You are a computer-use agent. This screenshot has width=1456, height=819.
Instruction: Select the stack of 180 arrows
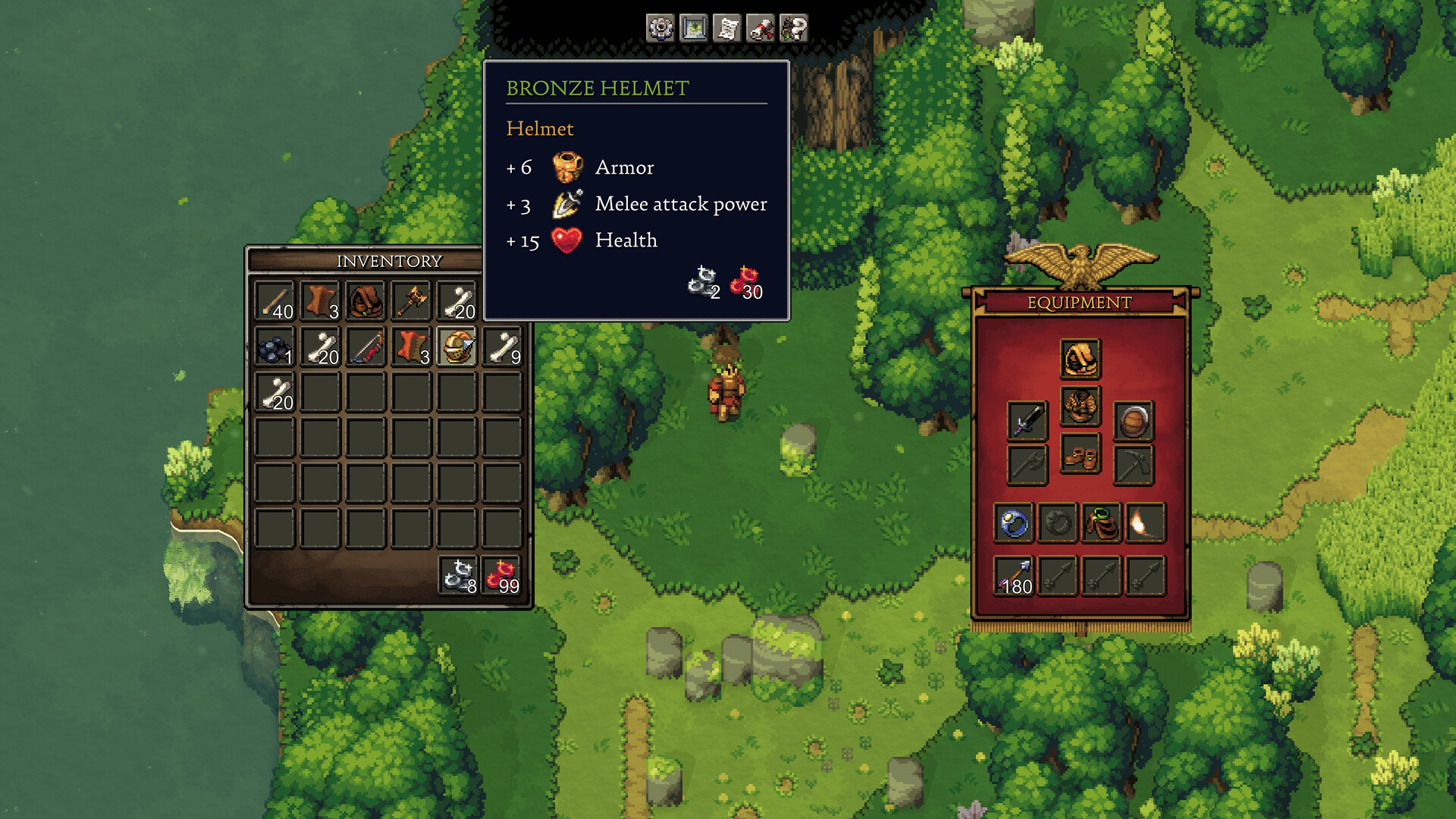click(x=1014, y=576)
